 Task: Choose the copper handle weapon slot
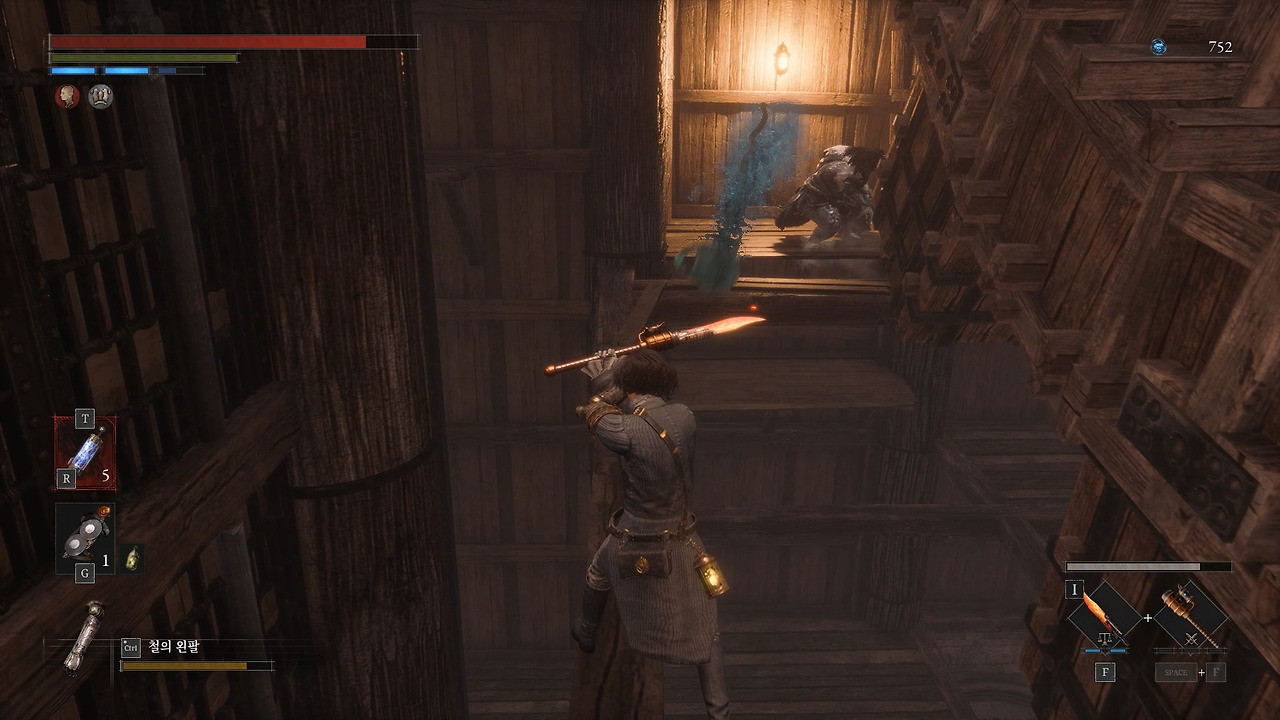pyautogui.click(x=1190, y=616)
